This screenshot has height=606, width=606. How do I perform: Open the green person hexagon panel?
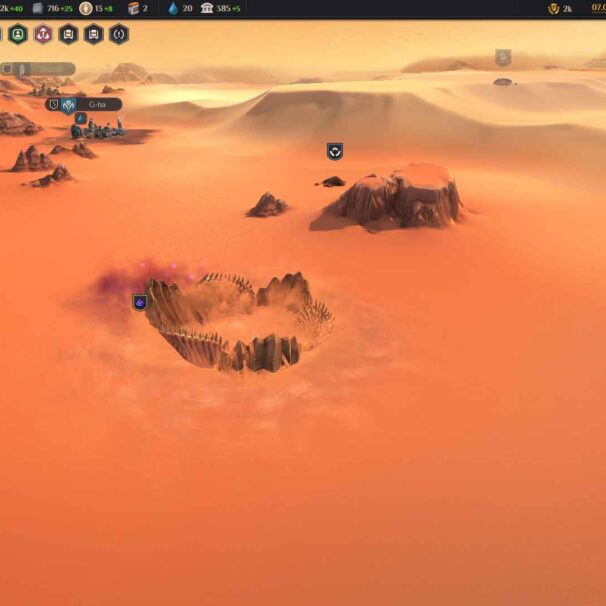pos(18,34)
